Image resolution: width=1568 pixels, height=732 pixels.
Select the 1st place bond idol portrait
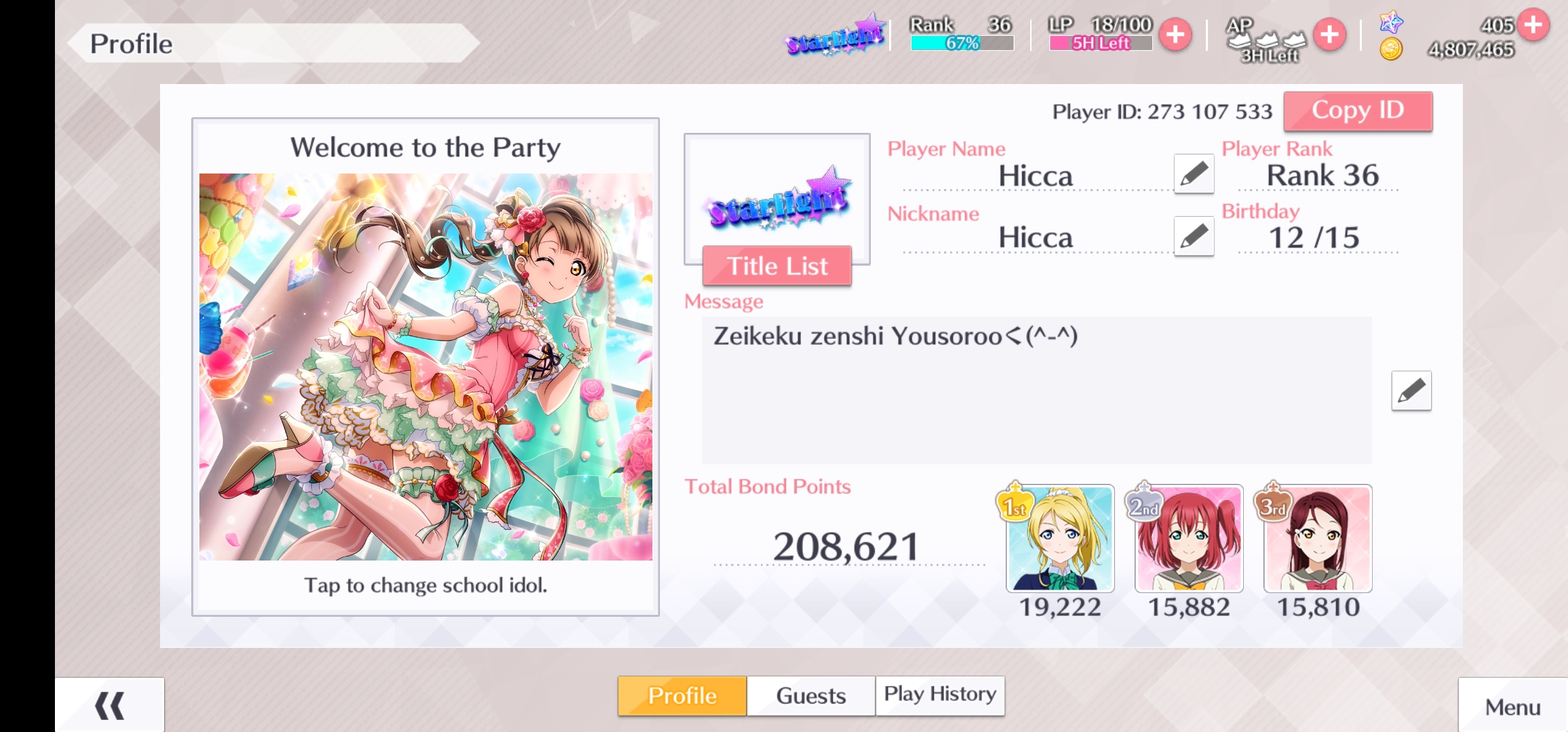click(x=1060, y=538)
